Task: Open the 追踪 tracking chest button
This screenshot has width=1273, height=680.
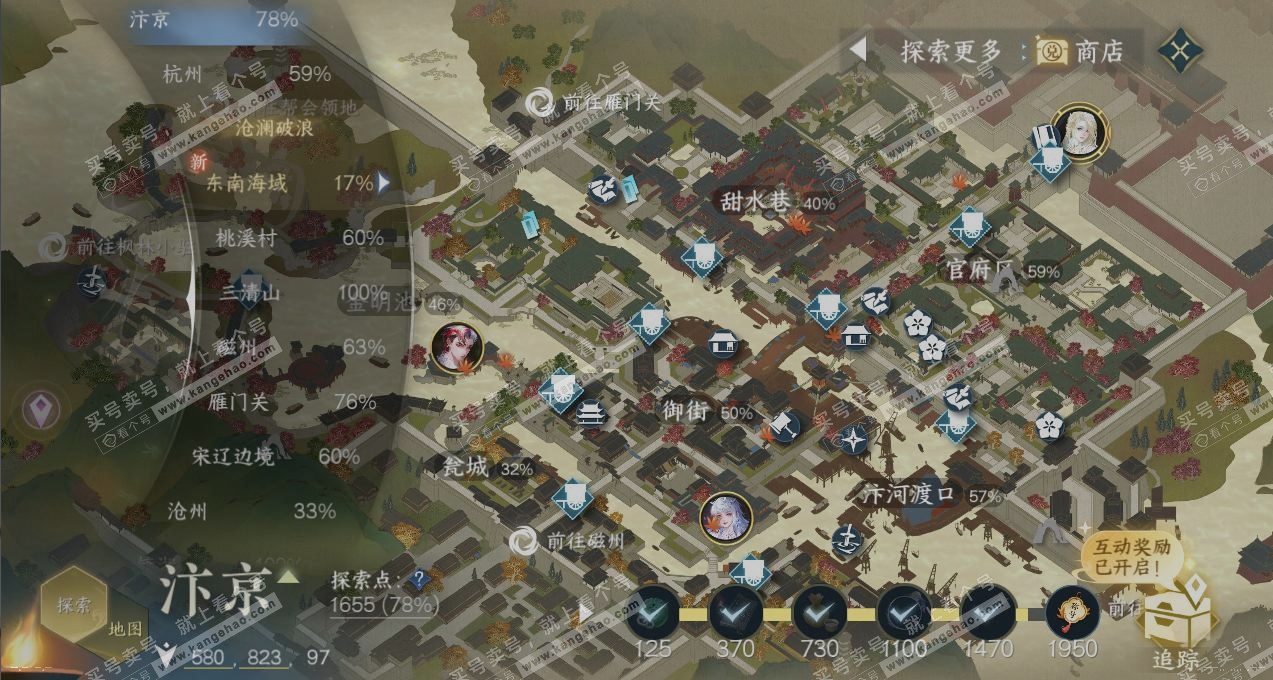Action: coord(1176,622)
